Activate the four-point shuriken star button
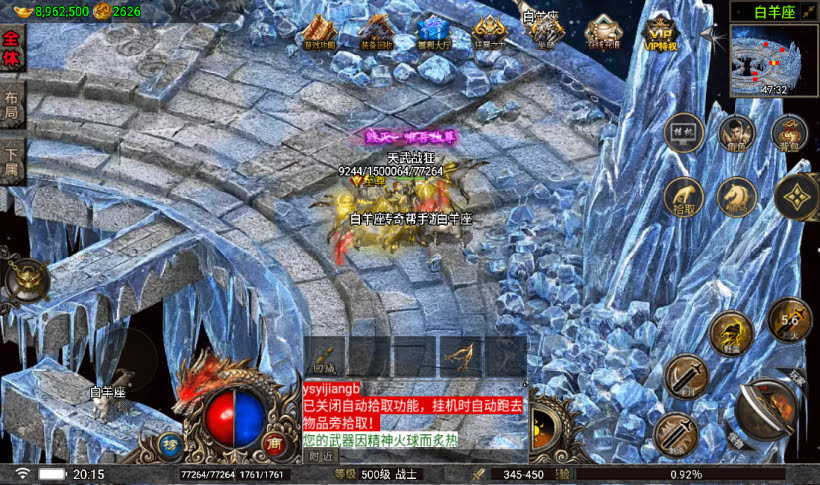Viewport: 820px width, 485px height. (797, 196)
